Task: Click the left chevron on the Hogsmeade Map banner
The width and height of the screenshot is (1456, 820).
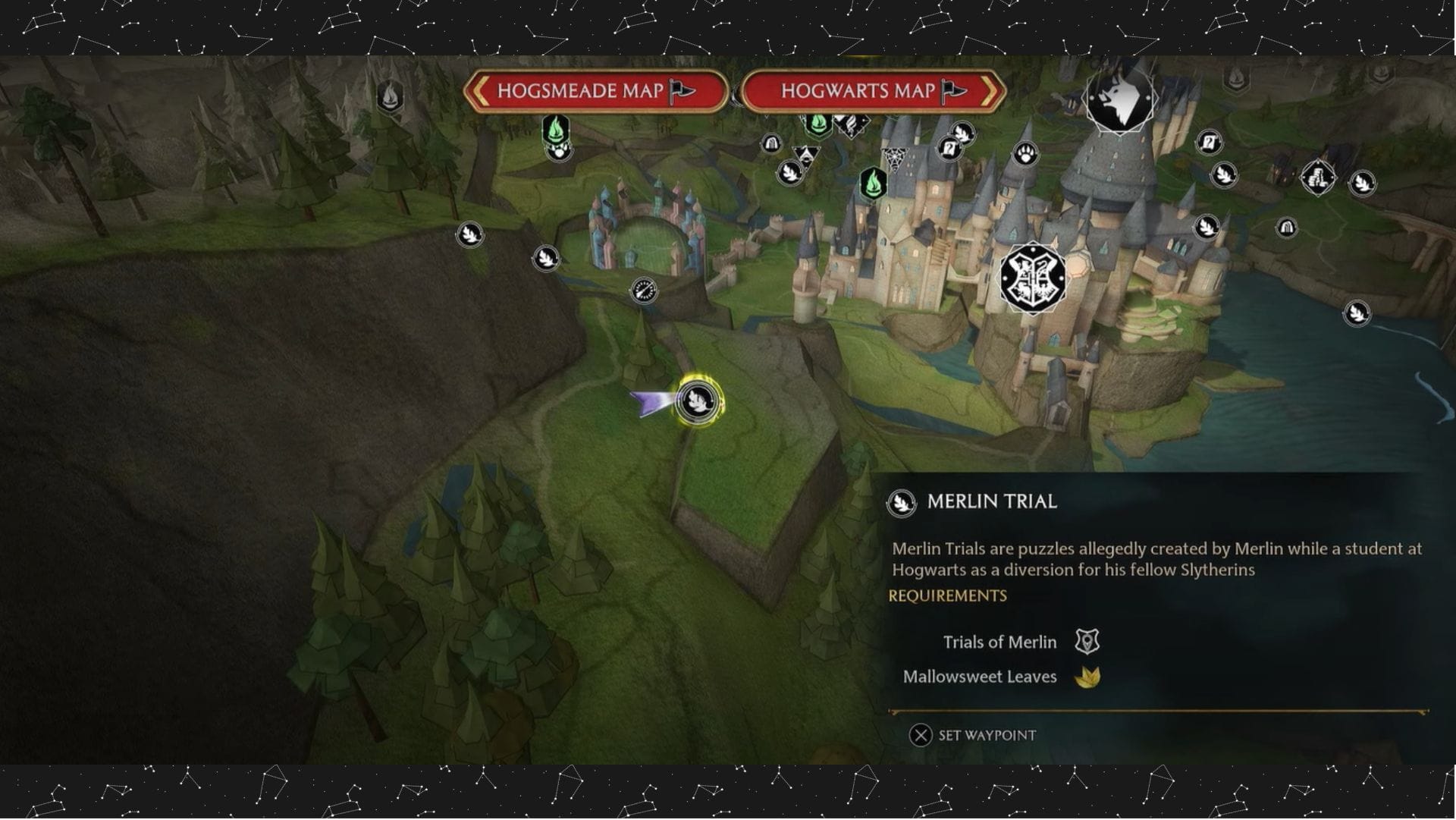Action: (479, 92)
